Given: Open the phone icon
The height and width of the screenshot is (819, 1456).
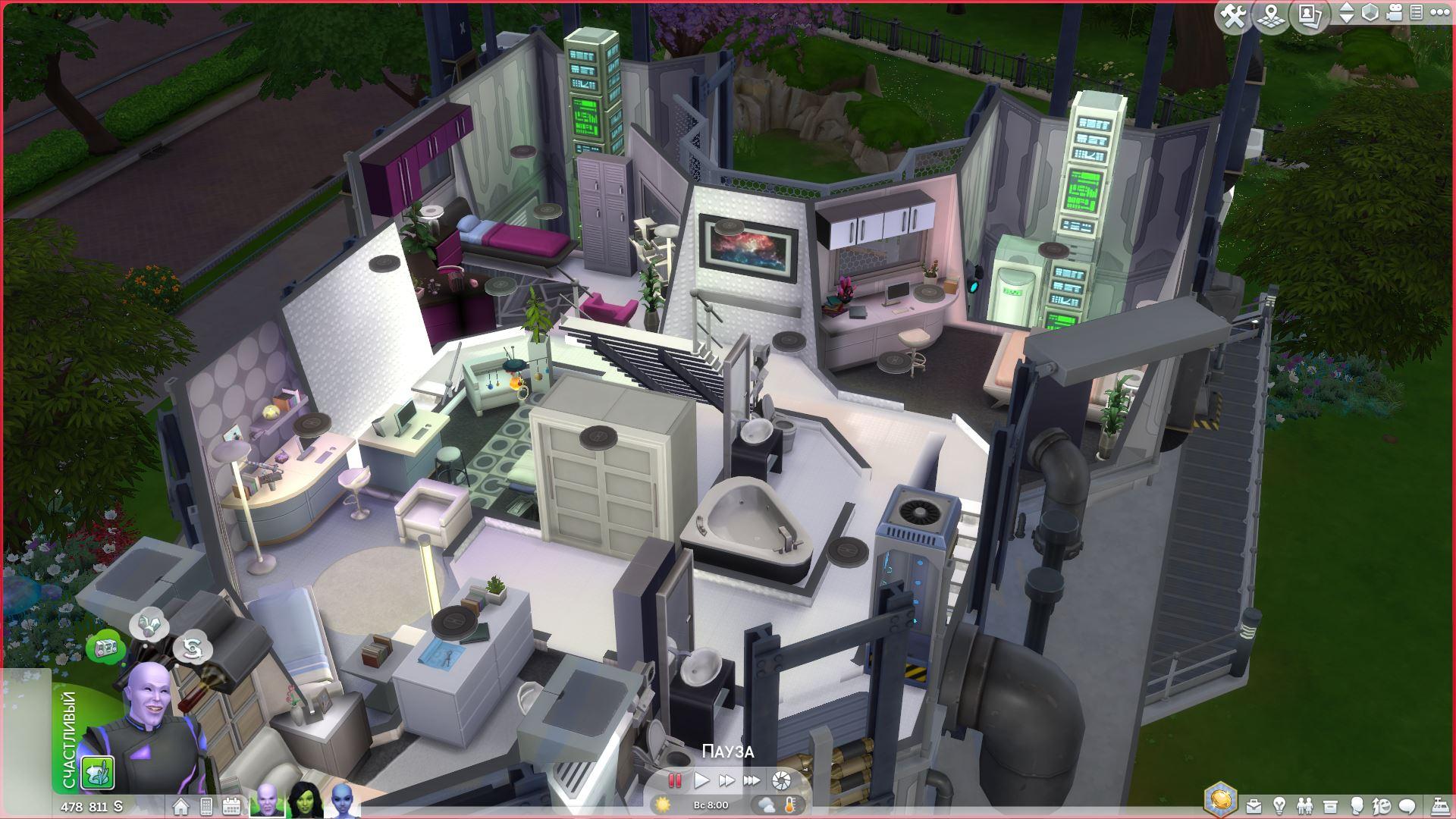Looking at the screenshot, I should 206,806.
